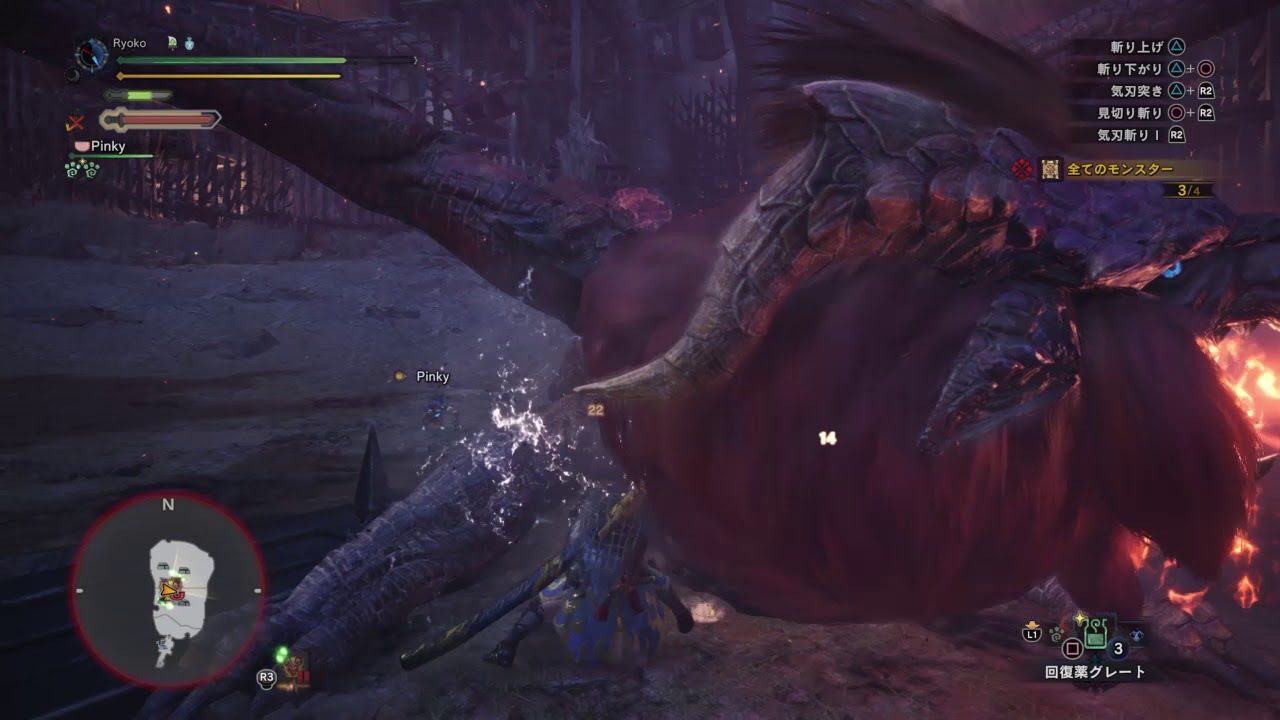Click the spirit gauge sword meter

(158, 120)
